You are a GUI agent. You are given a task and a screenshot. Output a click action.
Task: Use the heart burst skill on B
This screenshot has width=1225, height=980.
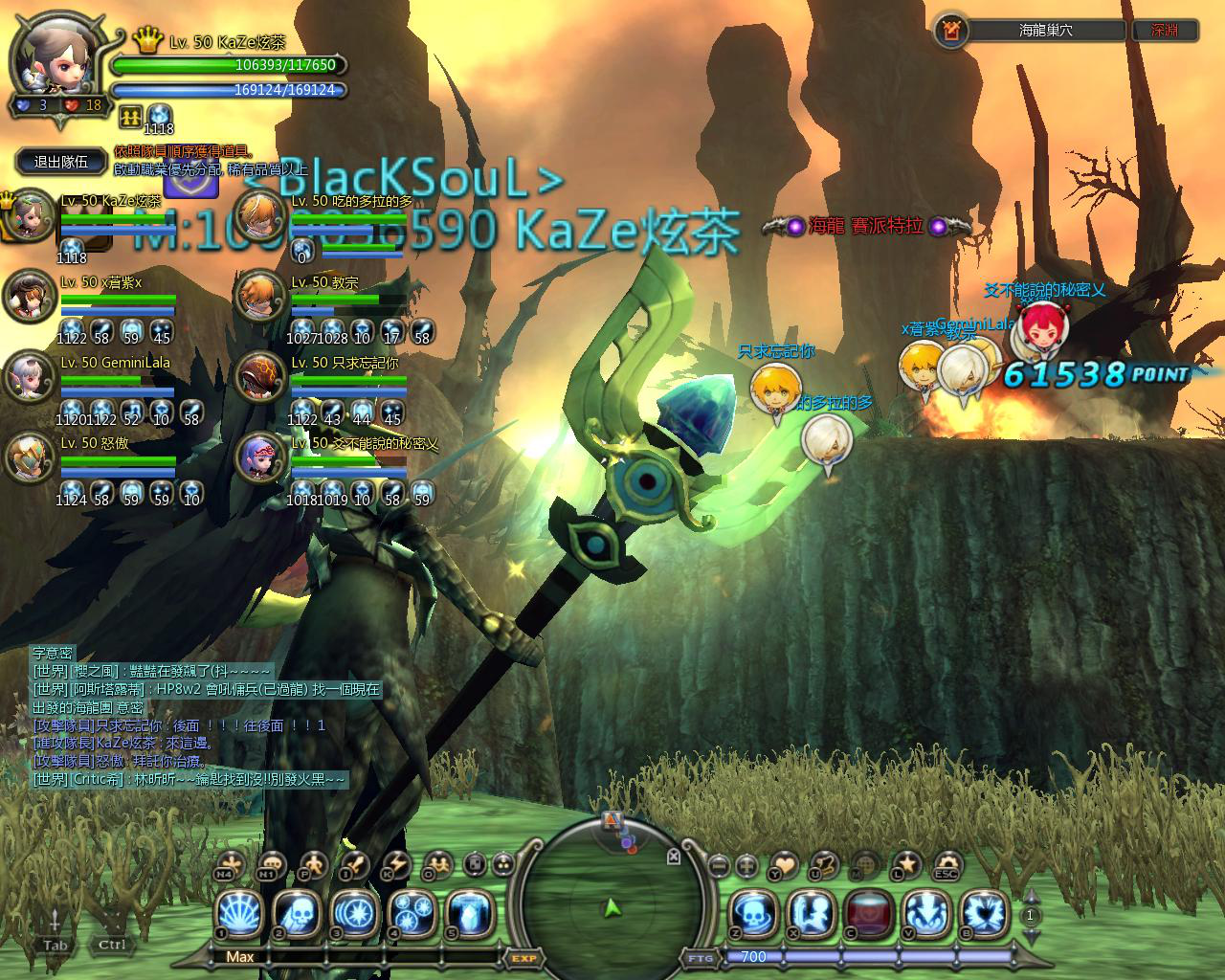(985, 912)
